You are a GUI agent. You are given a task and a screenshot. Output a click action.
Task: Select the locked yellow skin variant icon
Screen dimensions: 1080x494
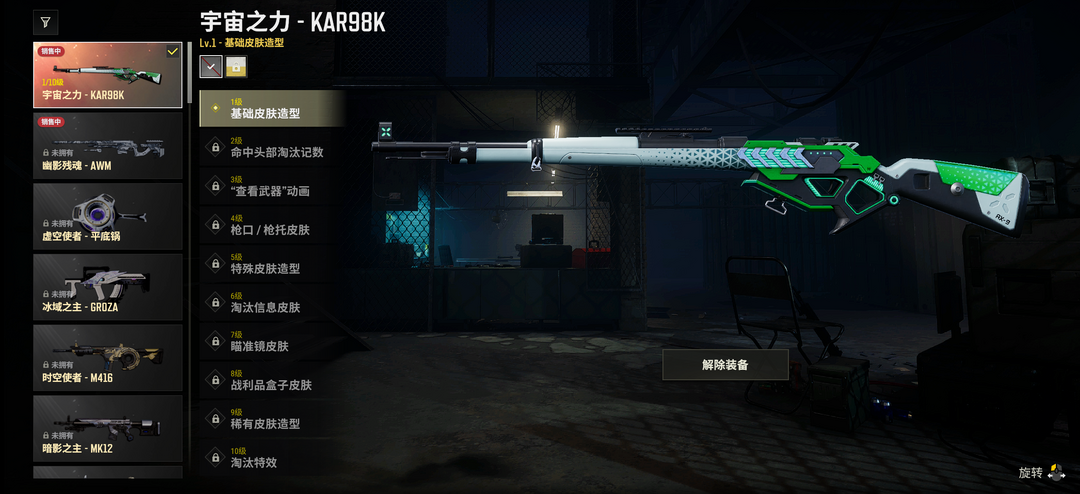click(236, 67)
